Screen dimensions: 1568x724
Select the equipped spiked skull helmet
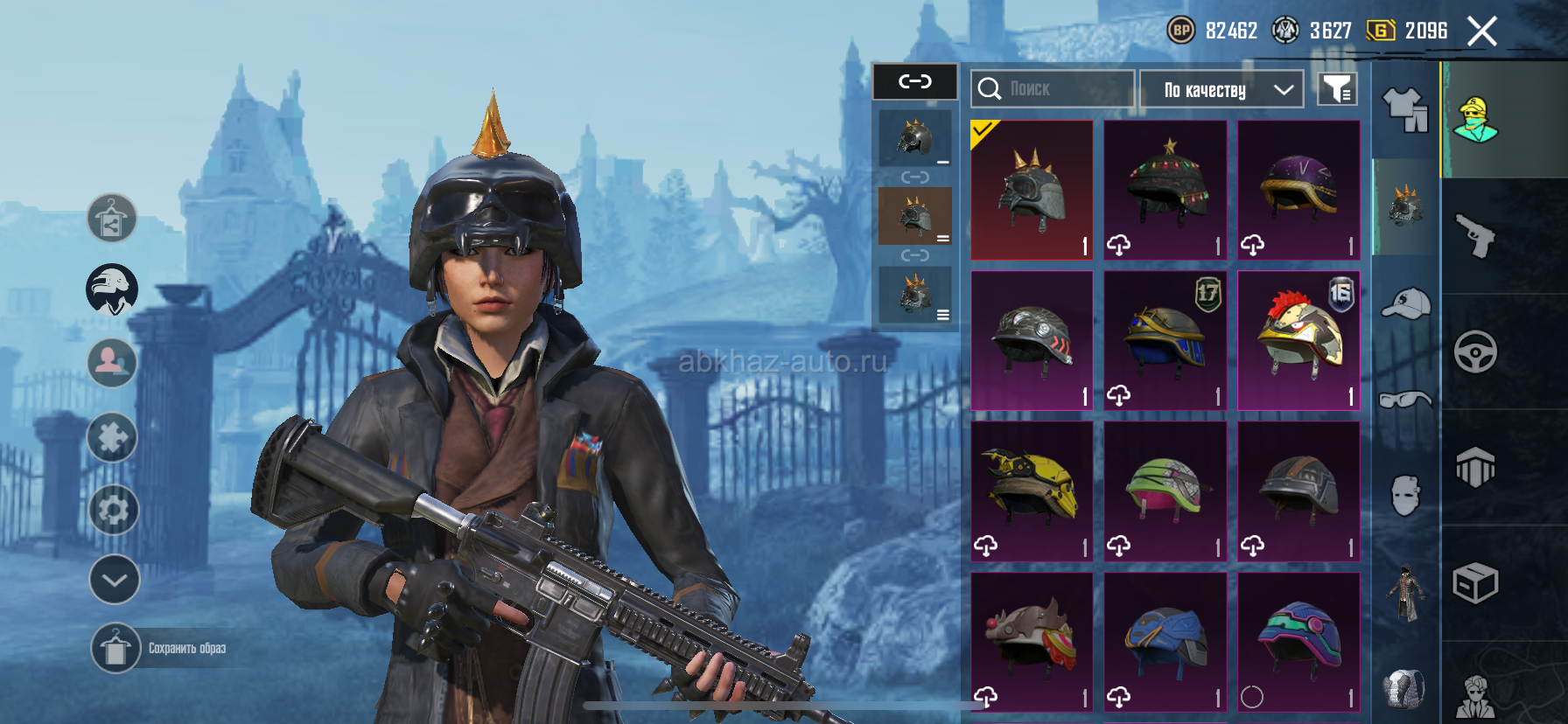pyautogui.click(x=1032, y=190)
